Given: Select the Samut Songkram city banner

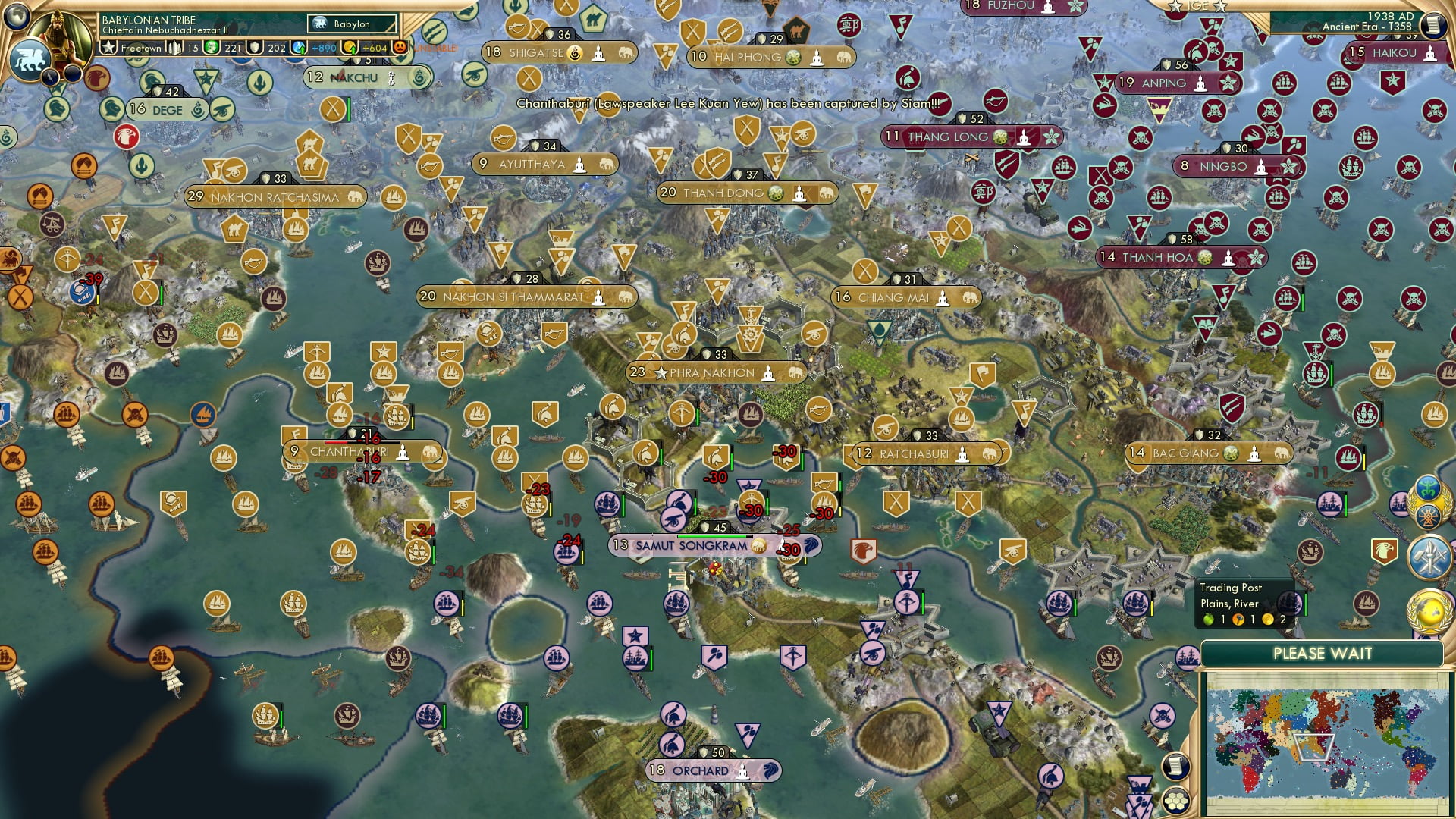Looking at the screenshot, I should (x=690, y=544).
